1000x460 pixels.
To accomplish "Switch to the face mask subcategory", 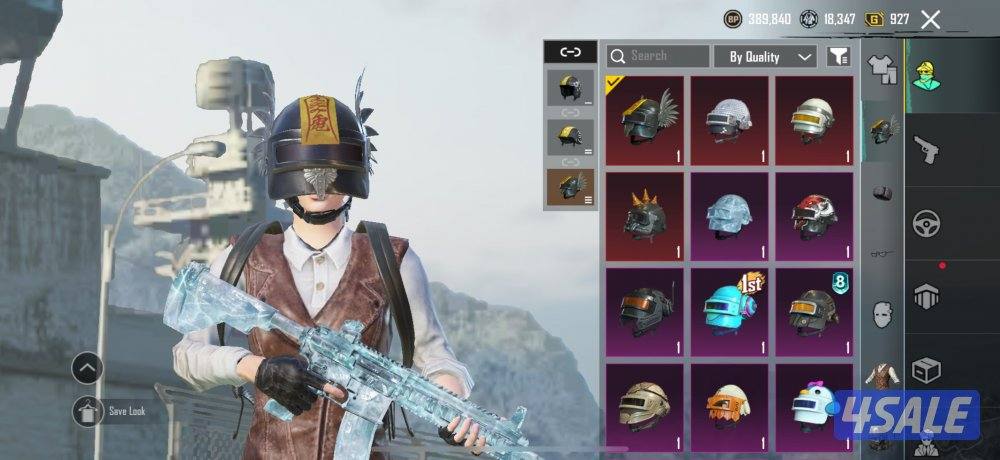I will (882, 314).
